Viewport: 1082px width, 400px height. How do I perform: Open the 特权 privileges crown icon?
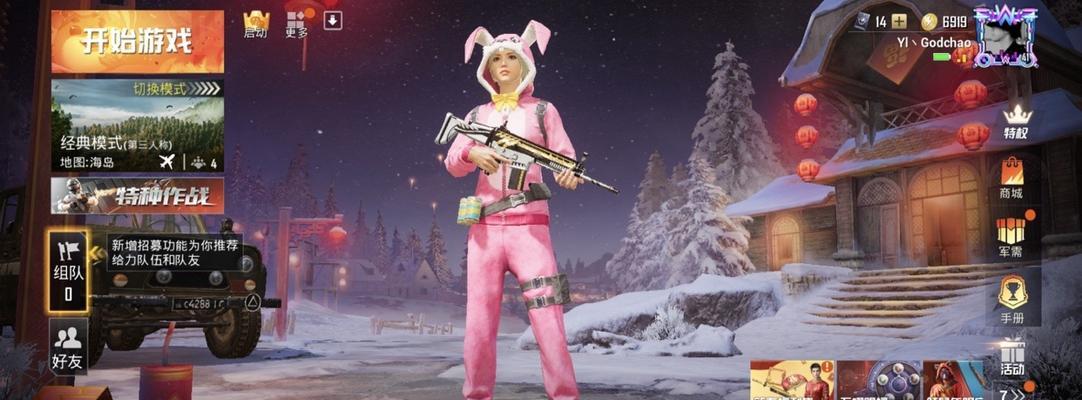coord(1015,121)
